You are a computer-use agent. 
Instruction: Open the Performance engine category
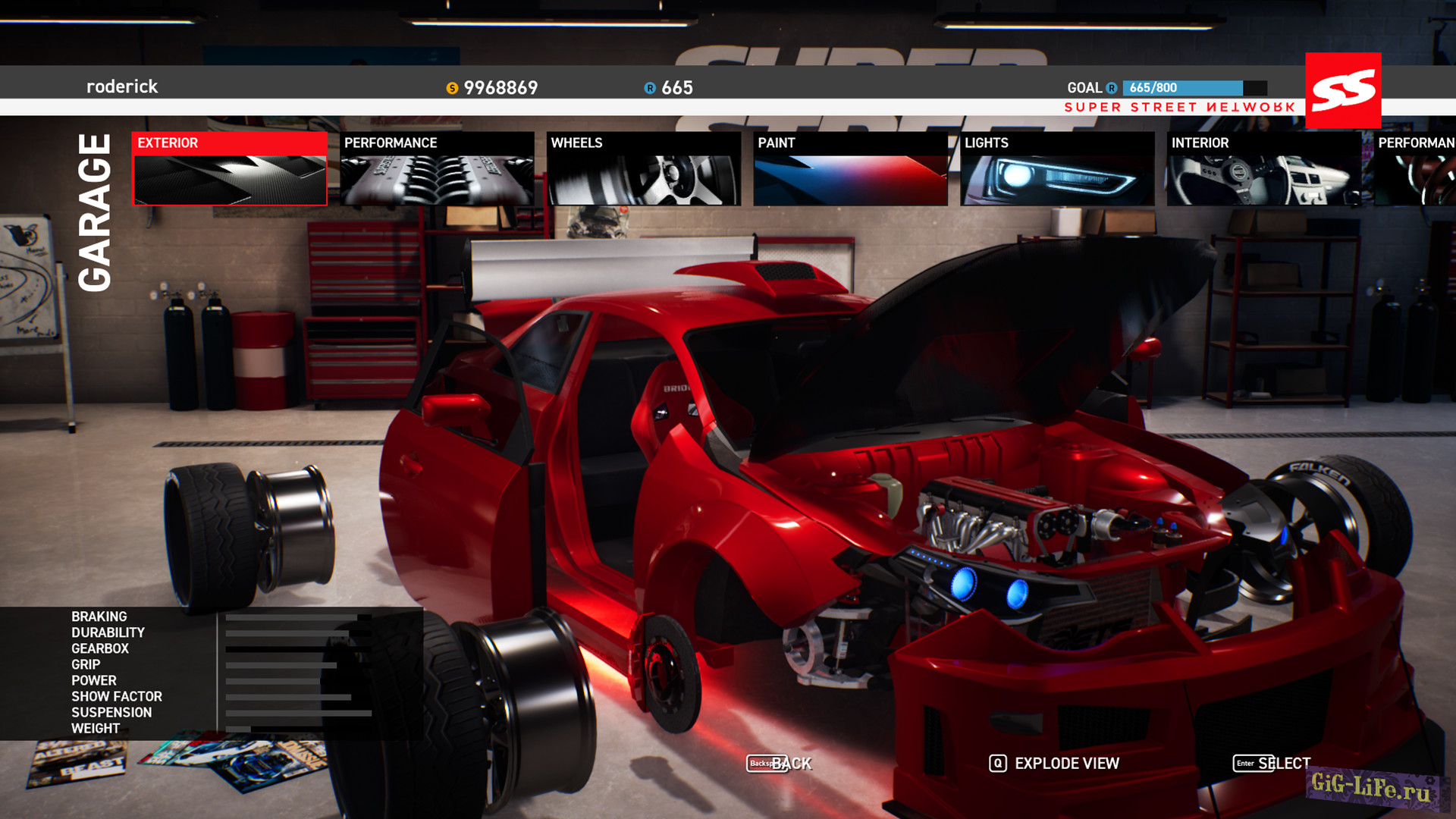tap(437, 168)
